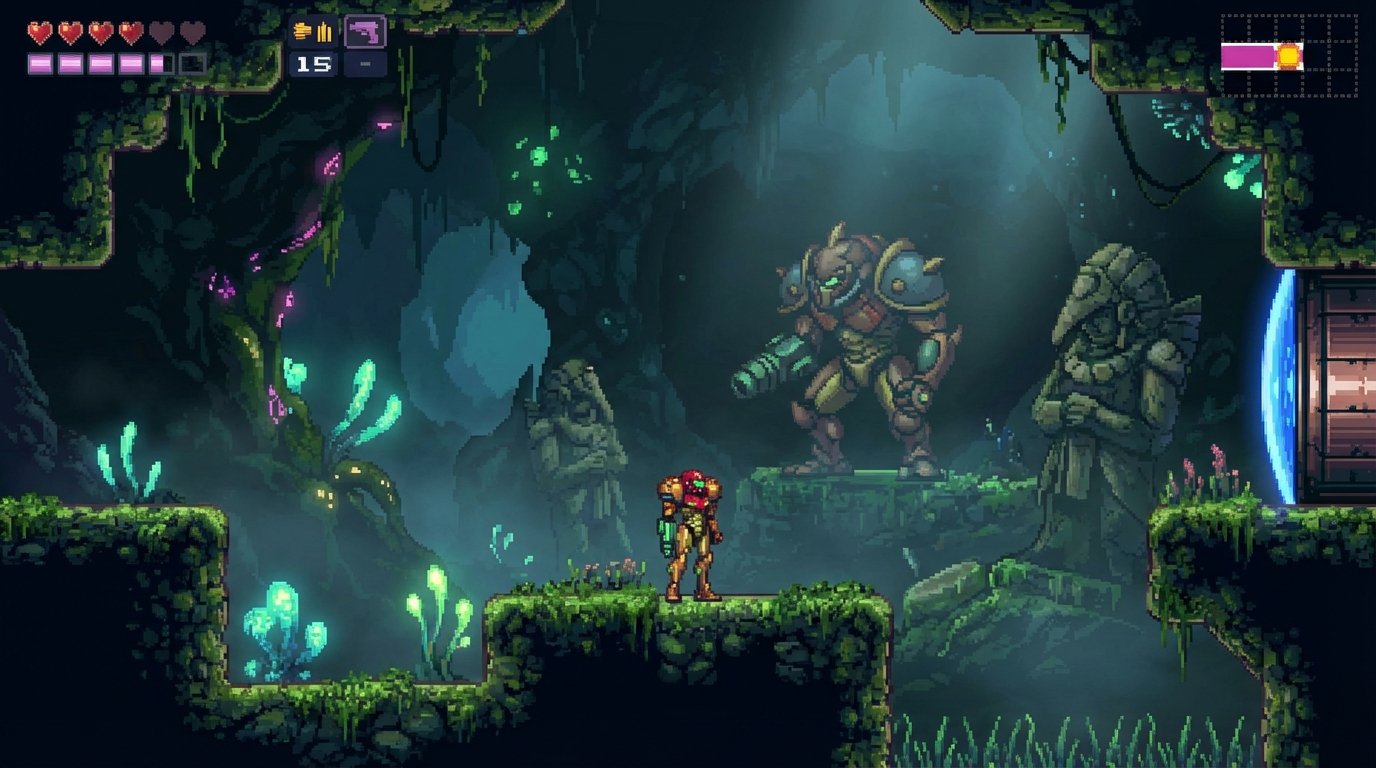Click the bullet ammo icon above the 15 counter
Viewport: 1376px width, 768px height.
[322, 30]
